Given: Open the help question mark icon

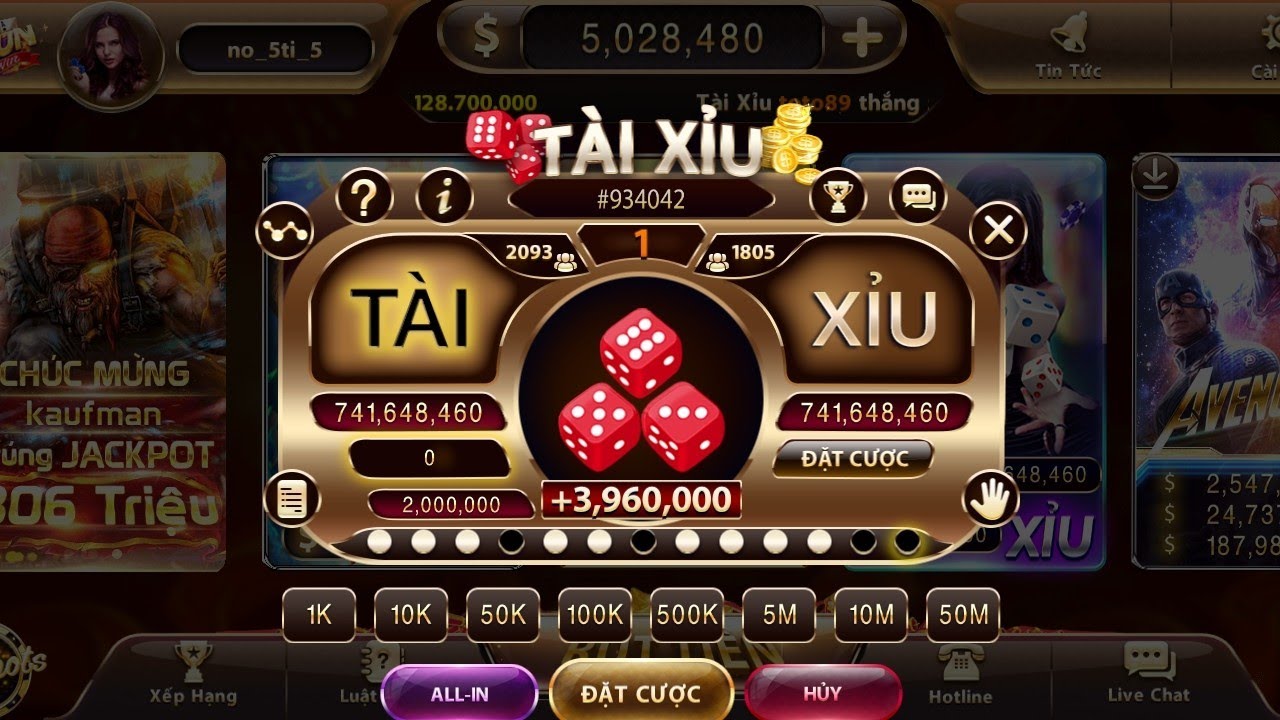Looking at the screenshot, I should 365,196.
